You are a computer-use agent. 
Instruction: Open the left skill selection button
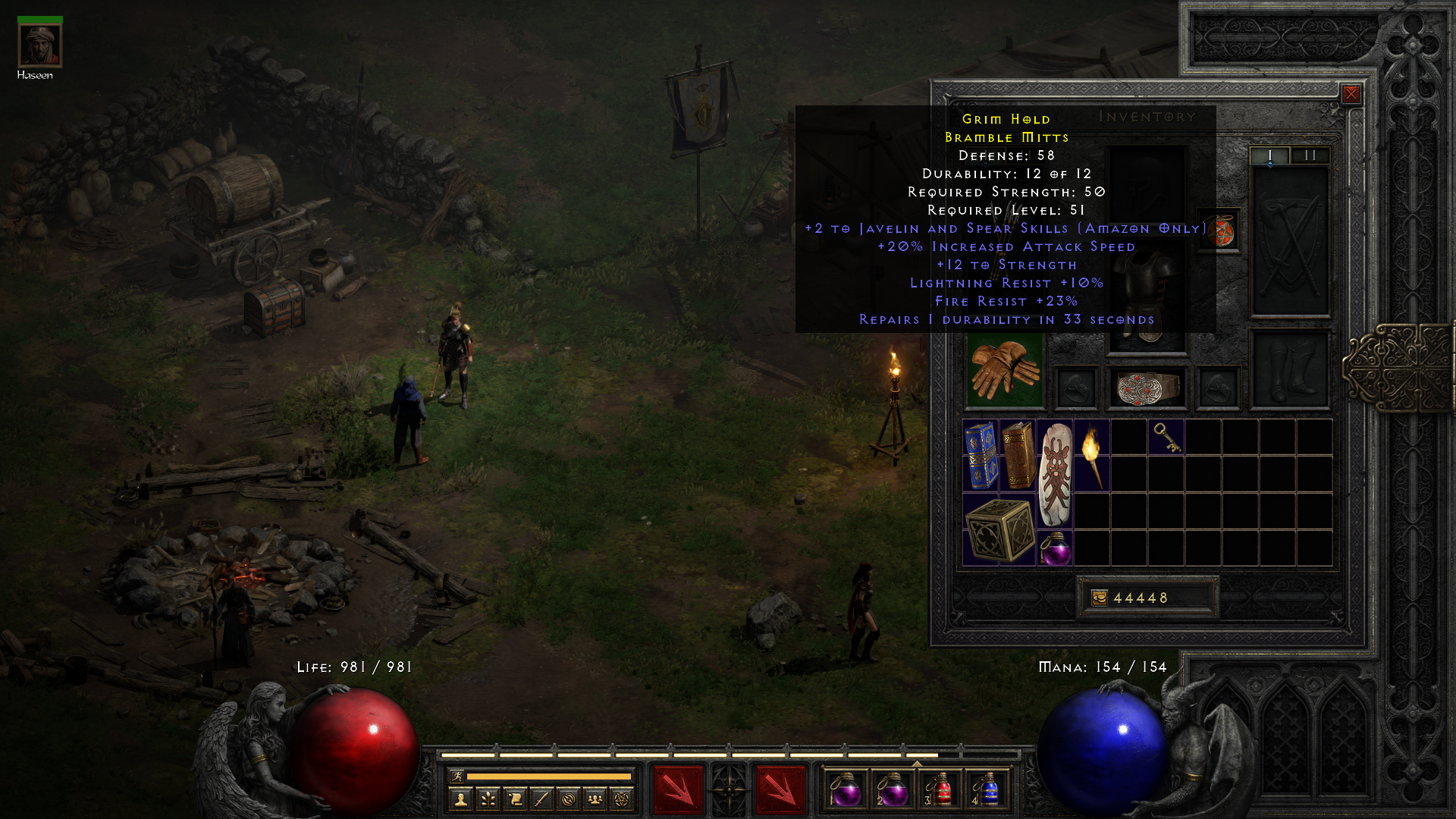678,789
